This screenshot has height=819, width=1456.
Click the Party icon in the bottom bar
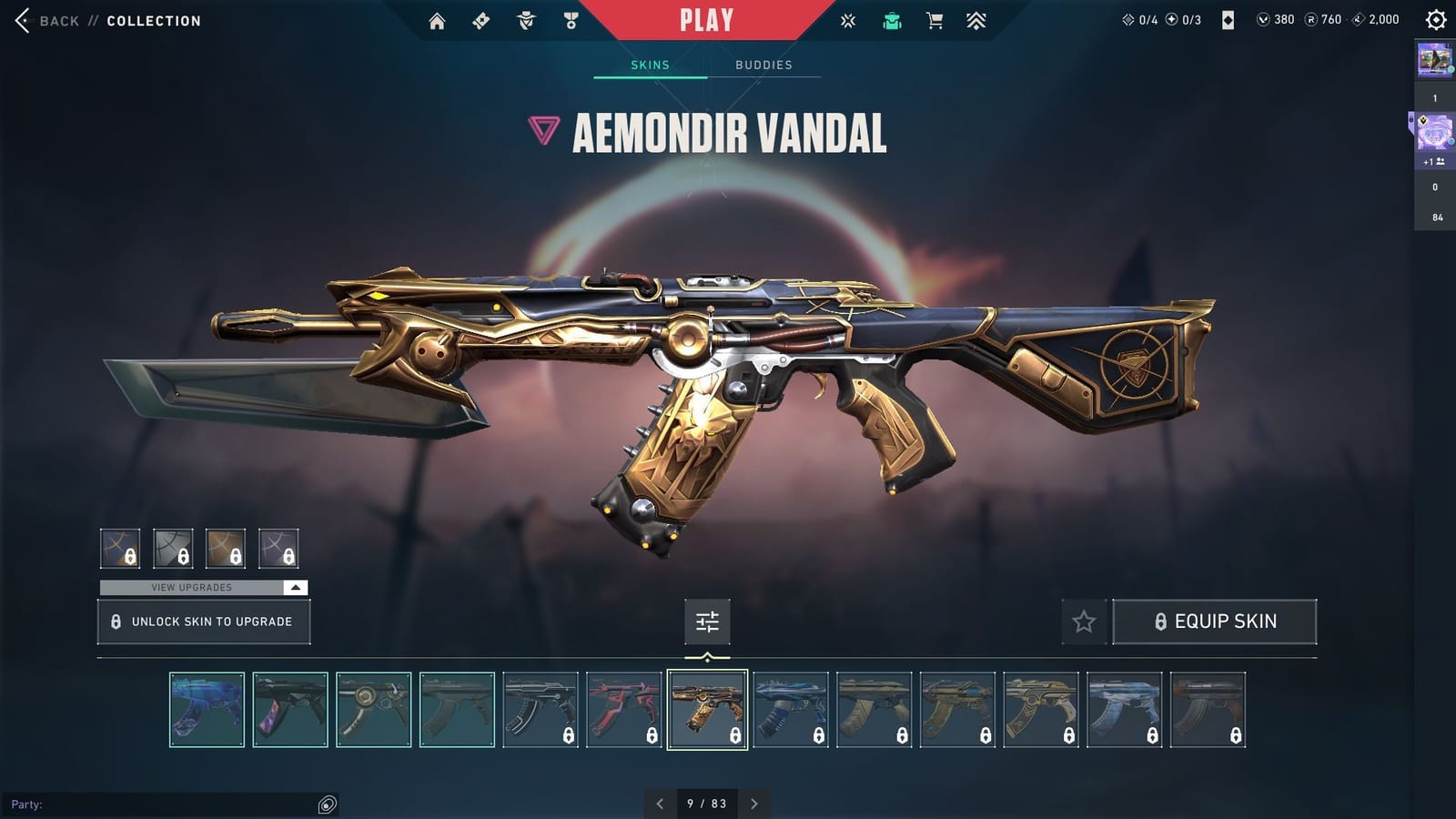(324, 804)
